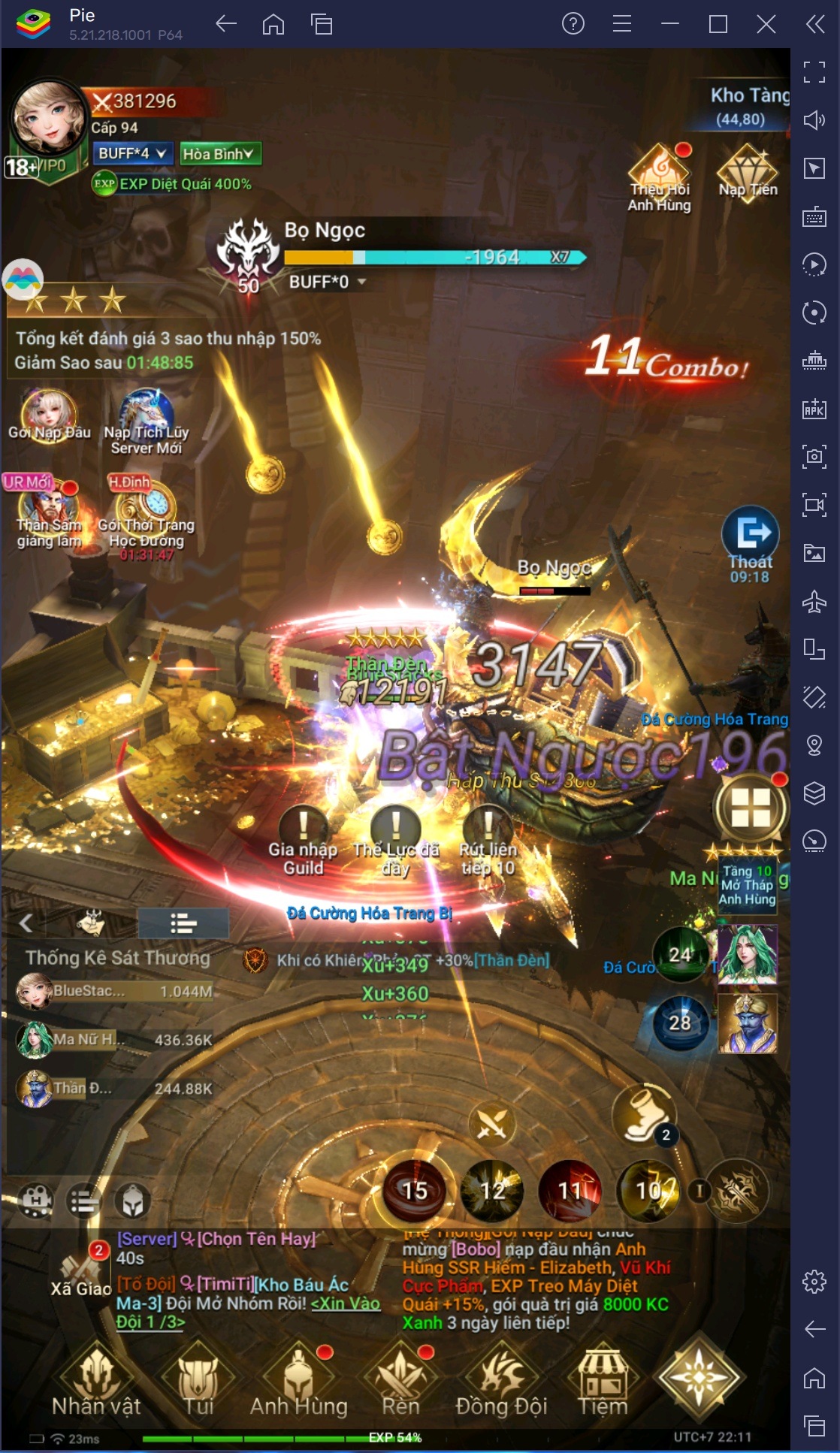Viewport: 840px width, 1453px height.
Task: Close the BlueStacks window
Action: (x=766, y=24)
